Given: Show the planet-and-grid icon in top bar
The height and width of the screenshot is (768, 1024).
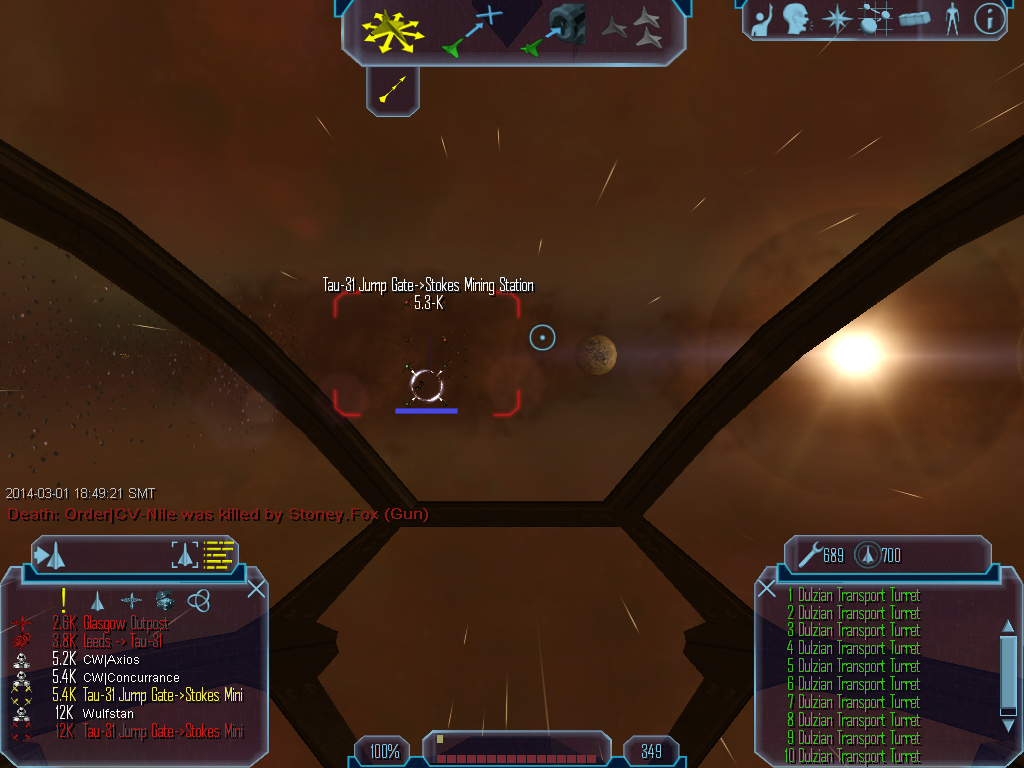Looking at the screenshot, I should point(875,19).
